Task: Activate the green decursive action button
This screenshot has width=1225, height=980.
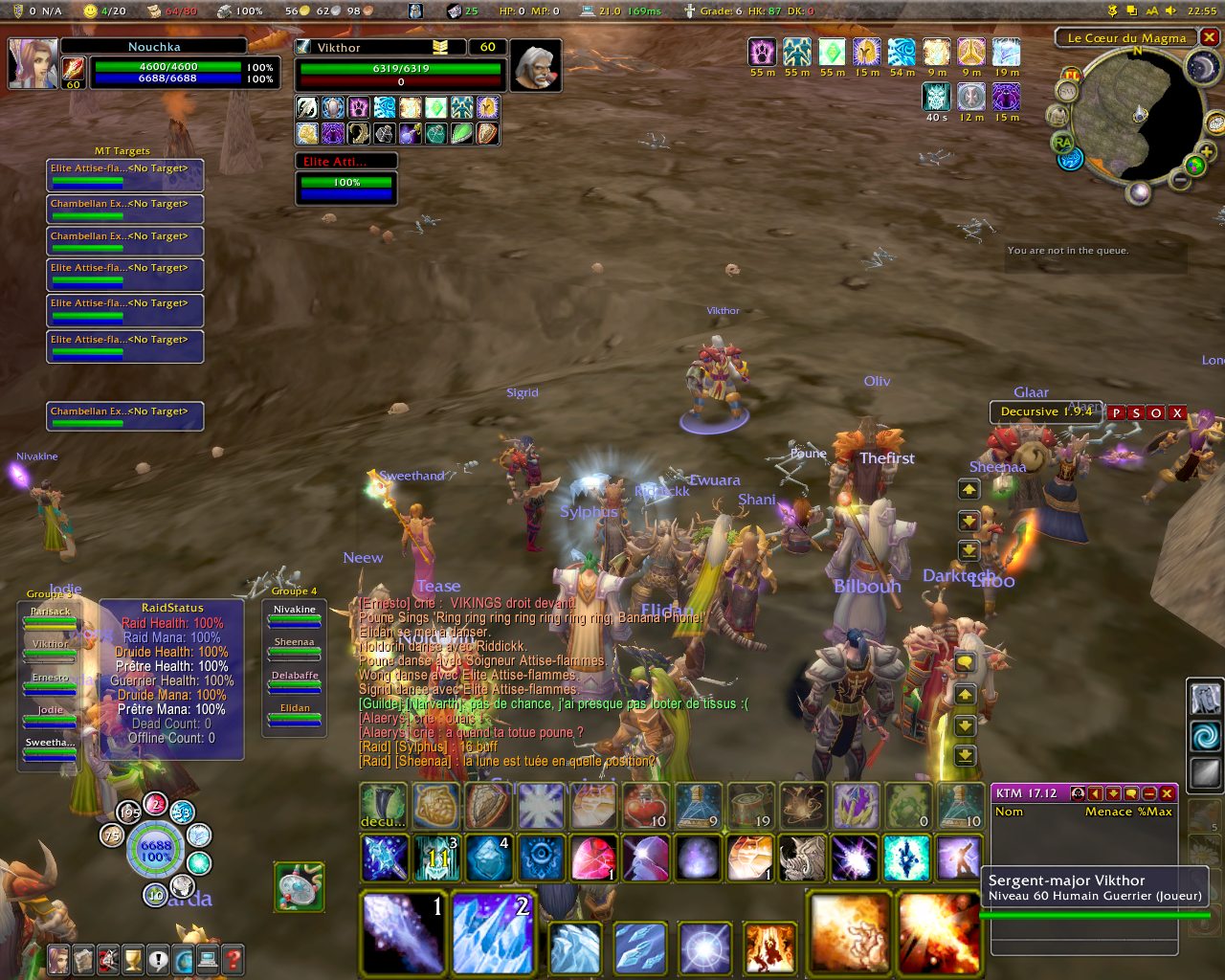Action: (383, 806)
